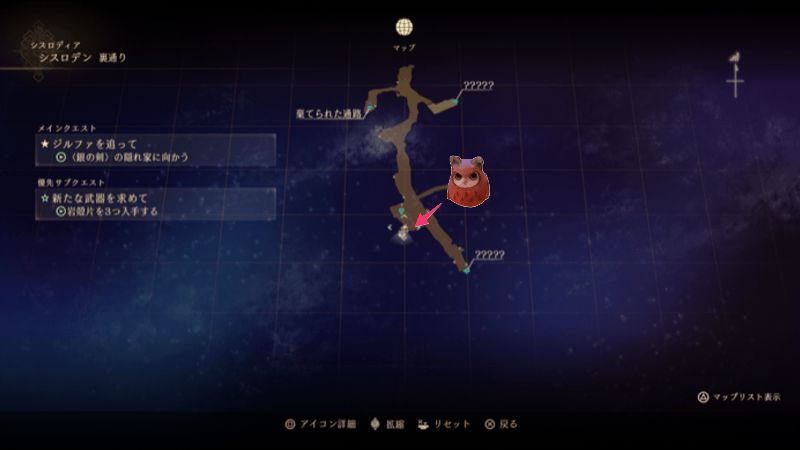The height and width of the screenshot is (450, 800).
Task: Show the map list (マップリスト表示)
Action: click(x=739, y=397)
